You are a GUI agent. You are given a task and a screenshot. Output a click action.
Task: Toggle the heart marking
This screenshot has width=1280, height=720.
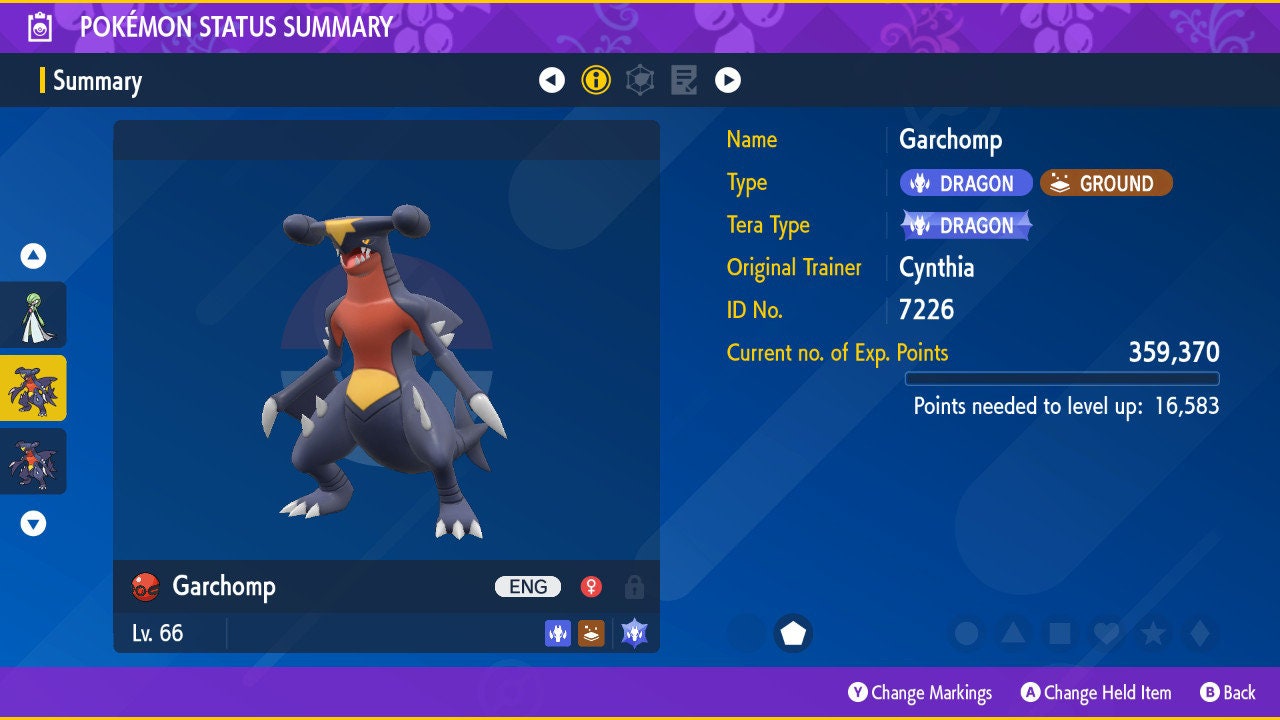pyautogui.click(x=1106, y=633)
